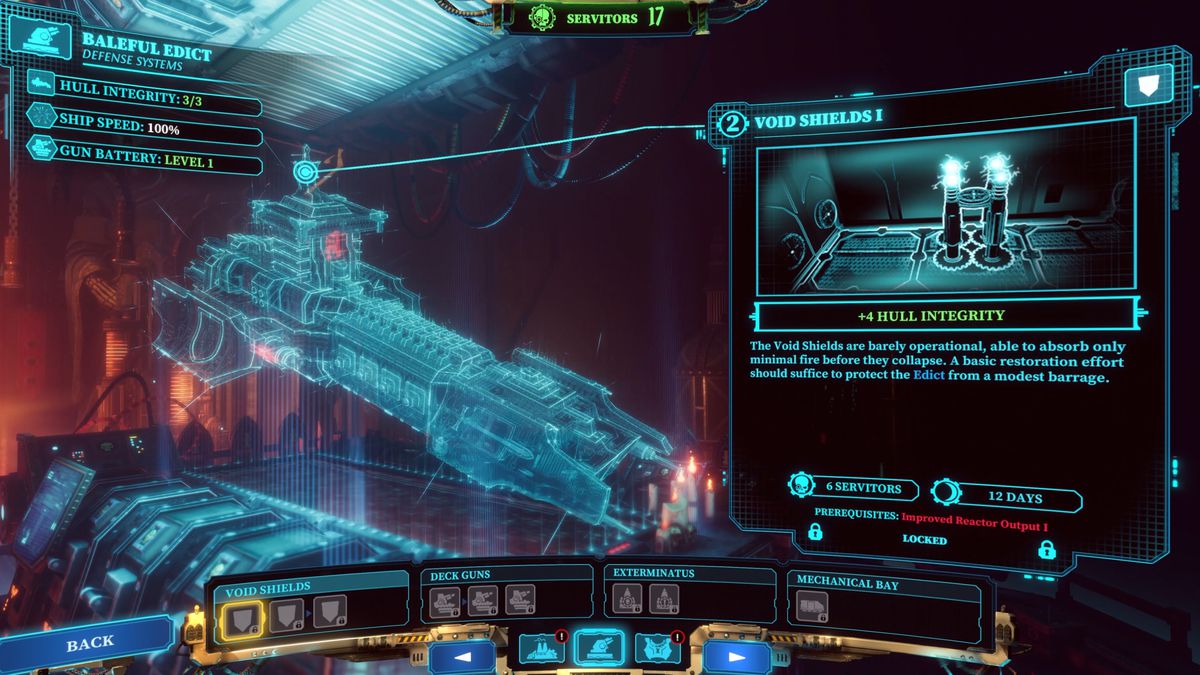Select the first Deck Guns upgrade
Image resolution: width=1200 pixels, height=675 pixels.
444,600
